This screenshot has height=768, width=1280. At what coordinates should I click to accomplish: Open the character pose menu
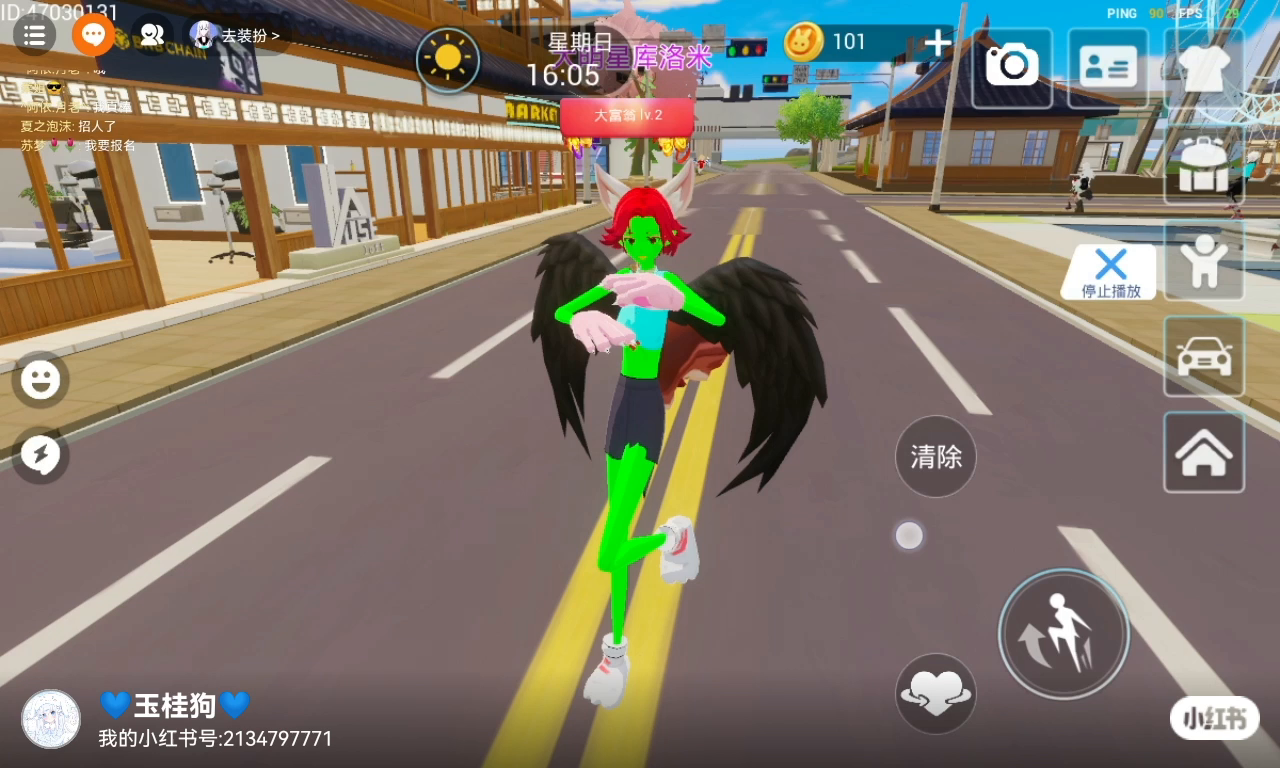(1204, 260)
